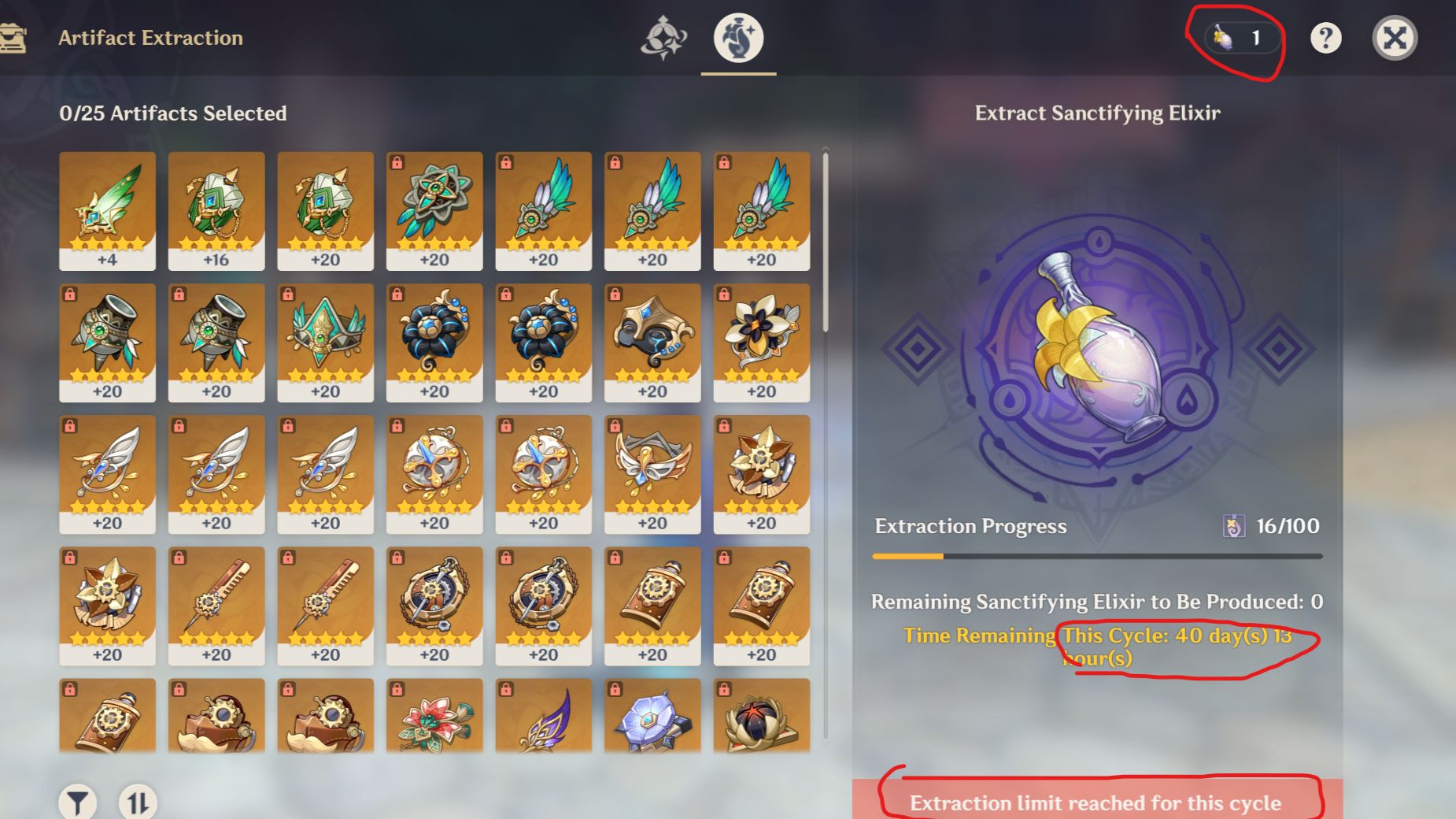Click the Extraction limit reached button
The height and width of the screenshot is (819, 1456).
[x=1096, y=803]
